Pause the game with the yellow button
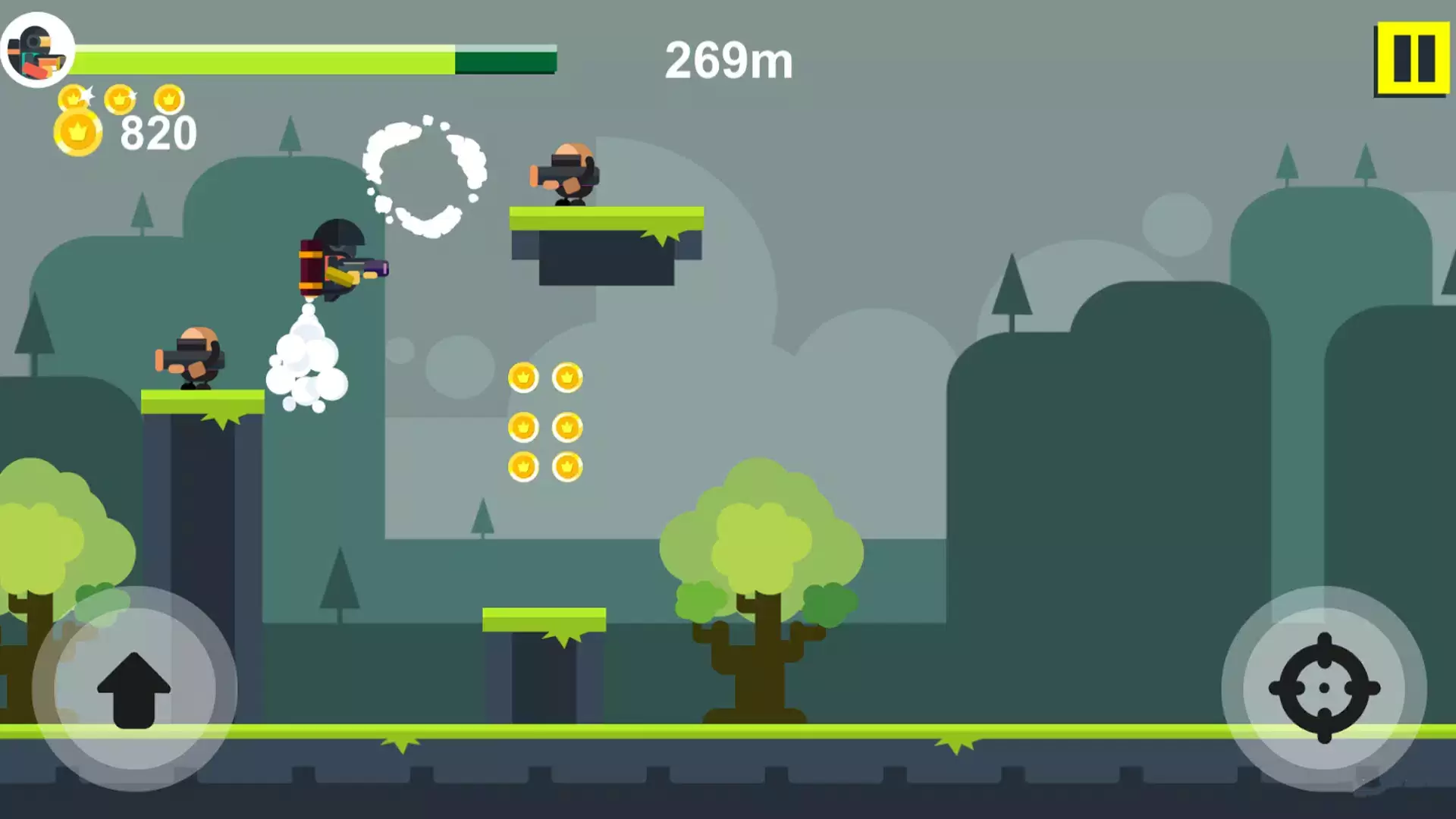This screenshot has width=1456, height=819. (1413, 58)
